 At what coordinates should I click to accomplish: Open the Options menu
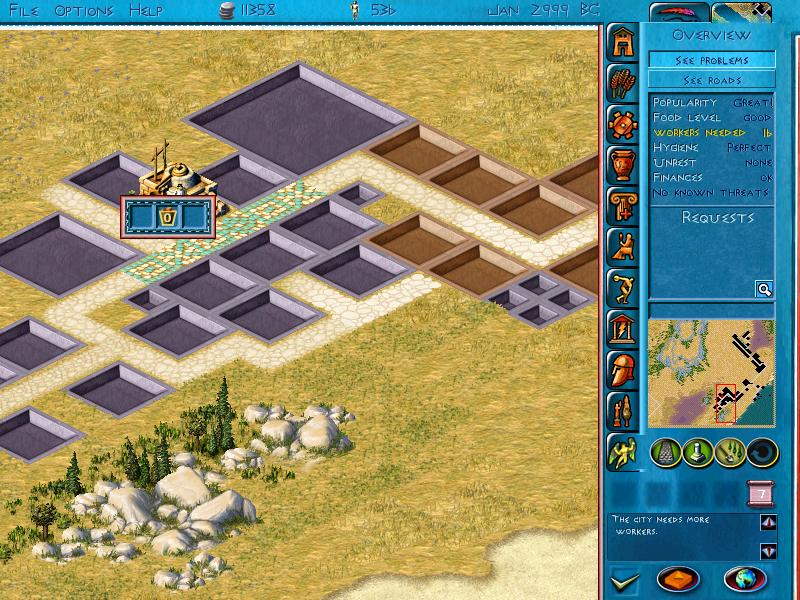pyautogui.click(x=84, y=10)
